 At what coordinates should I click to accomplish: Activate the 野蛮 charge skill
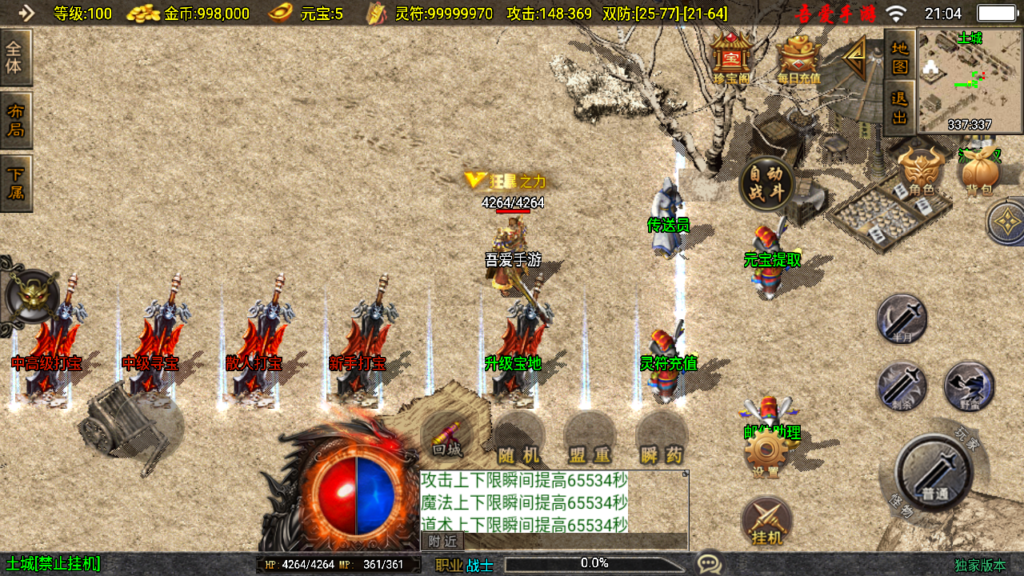pyautogui.click(x=969, y=386)
